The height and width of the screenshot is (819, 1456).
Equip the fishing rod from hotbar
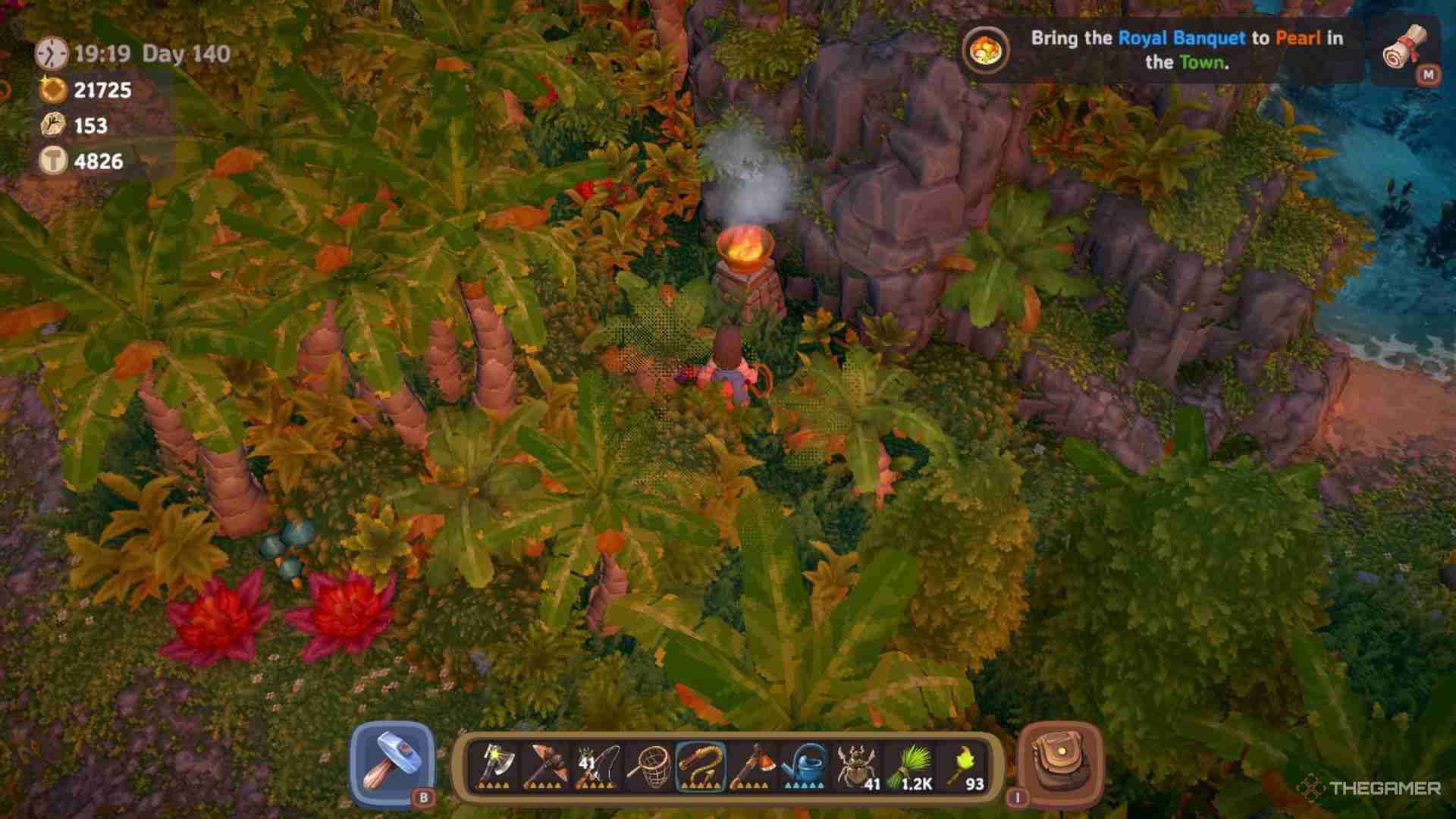(x=597, y=766)
